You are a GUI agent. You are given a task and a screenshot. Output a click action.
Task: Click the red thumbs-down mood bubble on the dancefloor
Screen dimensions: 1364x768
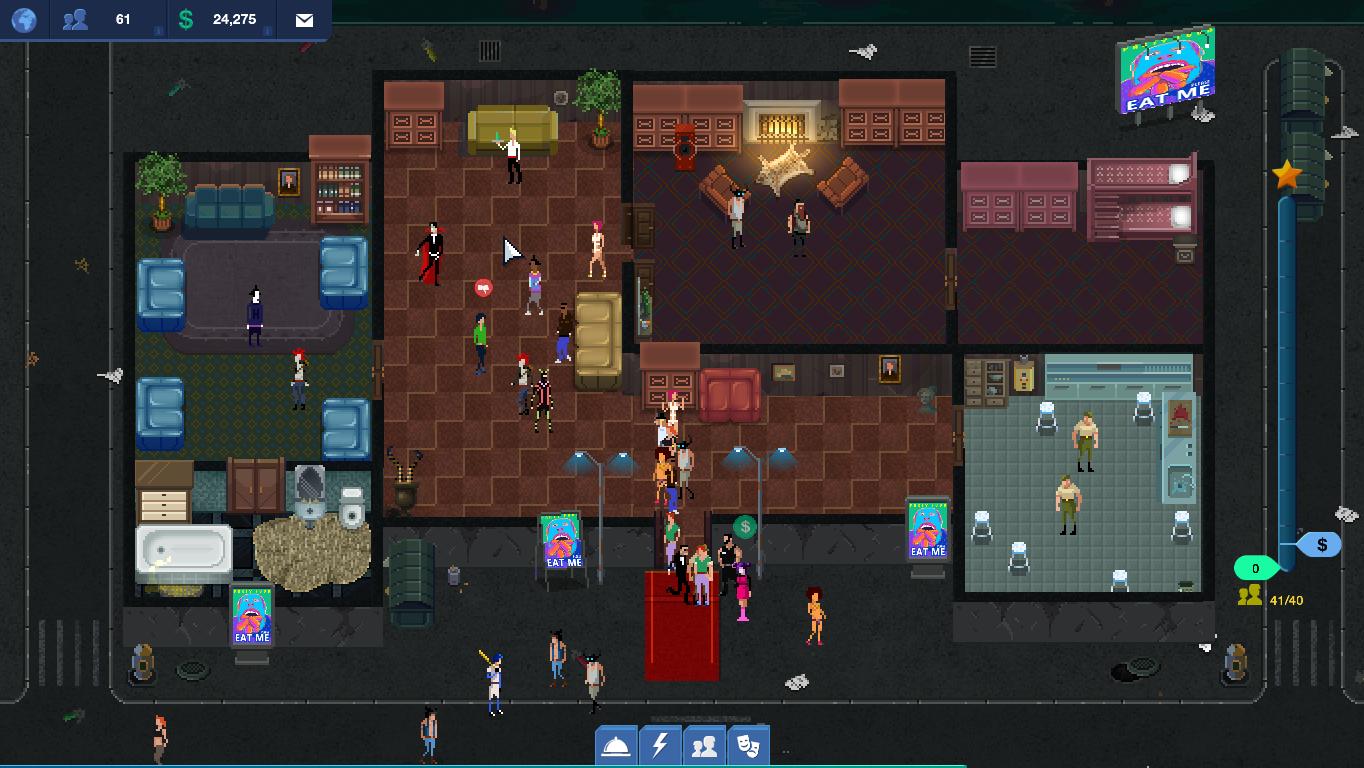[485, 290]
